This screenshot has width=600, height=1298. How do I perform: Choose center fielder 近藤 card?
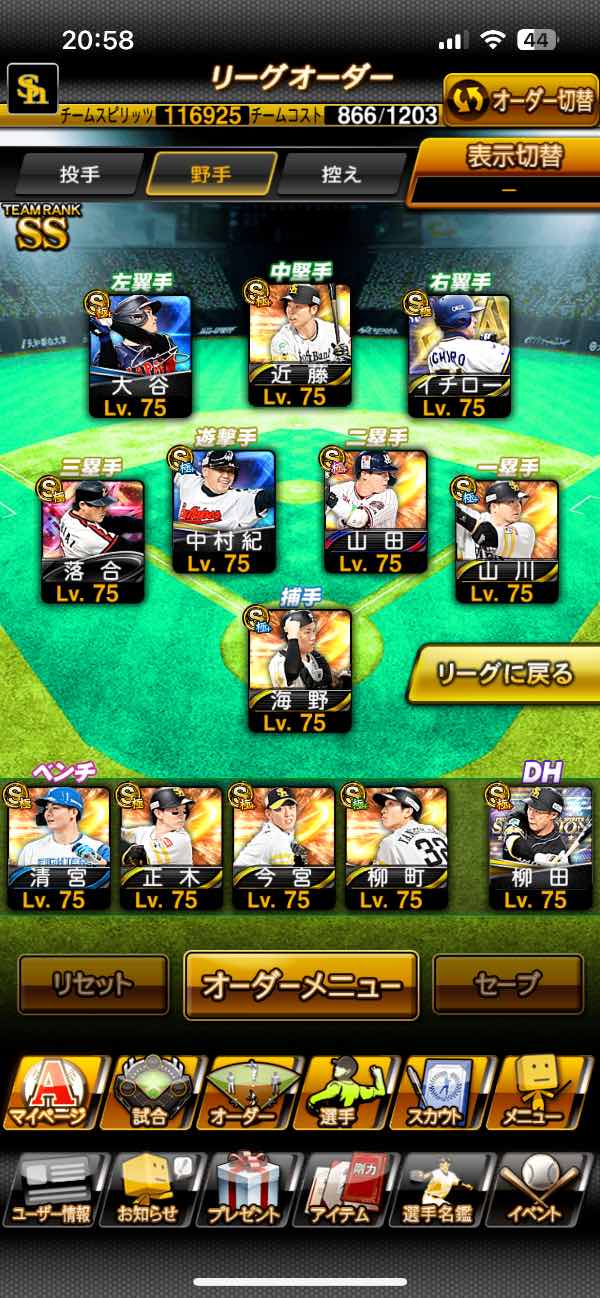coord(300,346)
